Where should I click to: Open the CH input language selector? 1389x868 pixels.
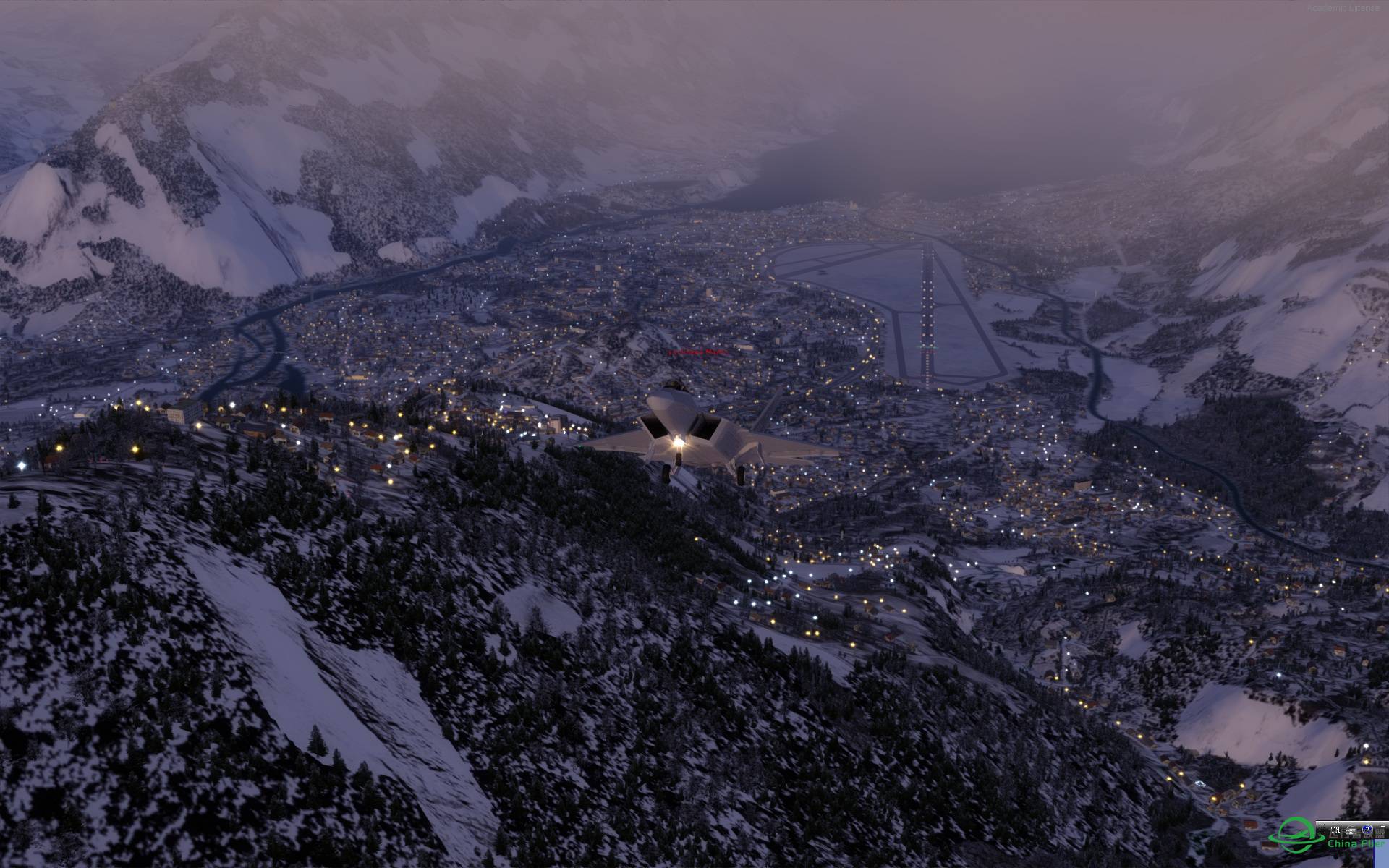pos(1335,830)
